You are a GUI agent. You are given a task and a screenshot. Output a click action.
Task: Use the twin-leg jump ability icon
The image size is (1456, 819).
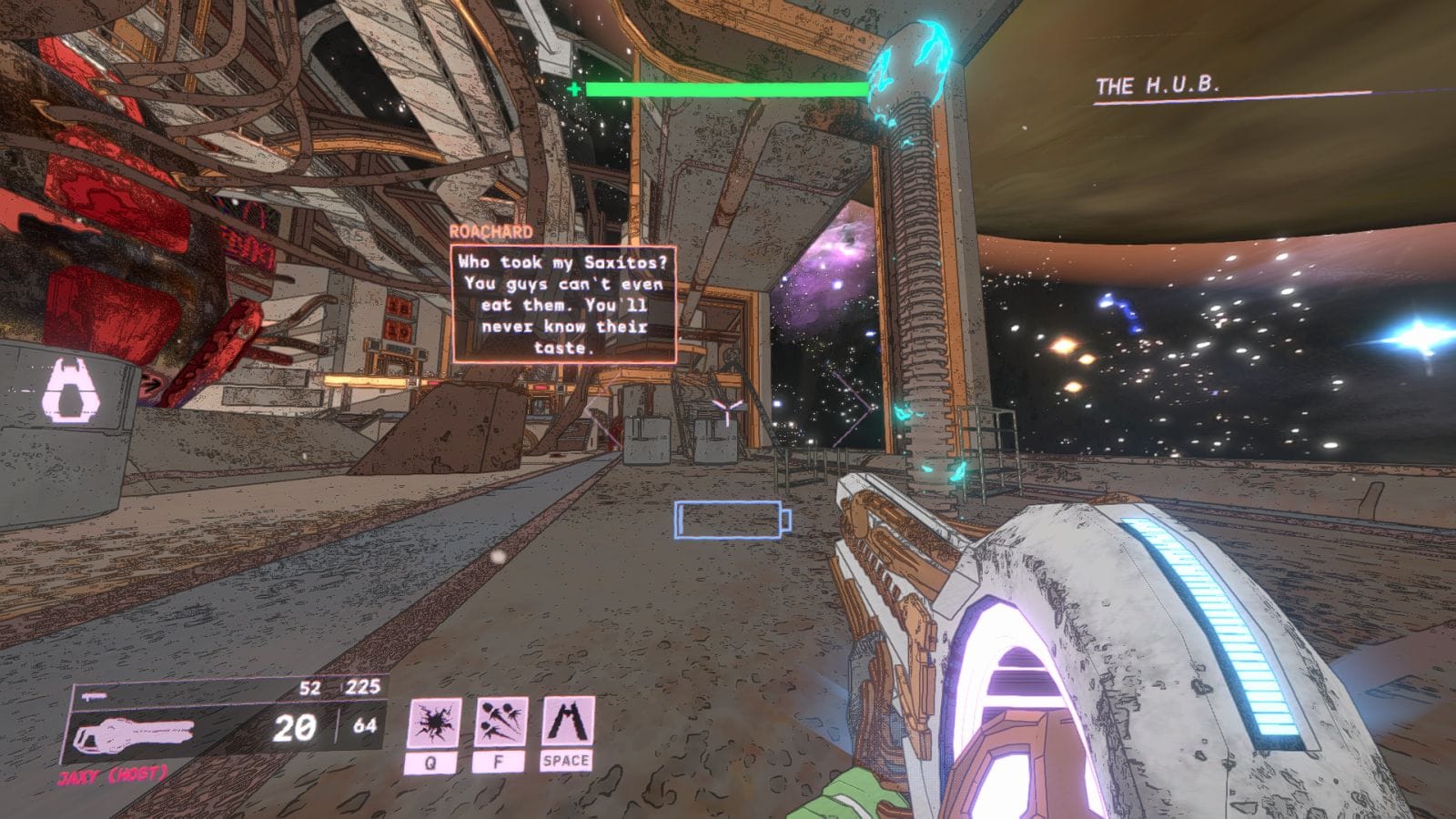point(568,723)
